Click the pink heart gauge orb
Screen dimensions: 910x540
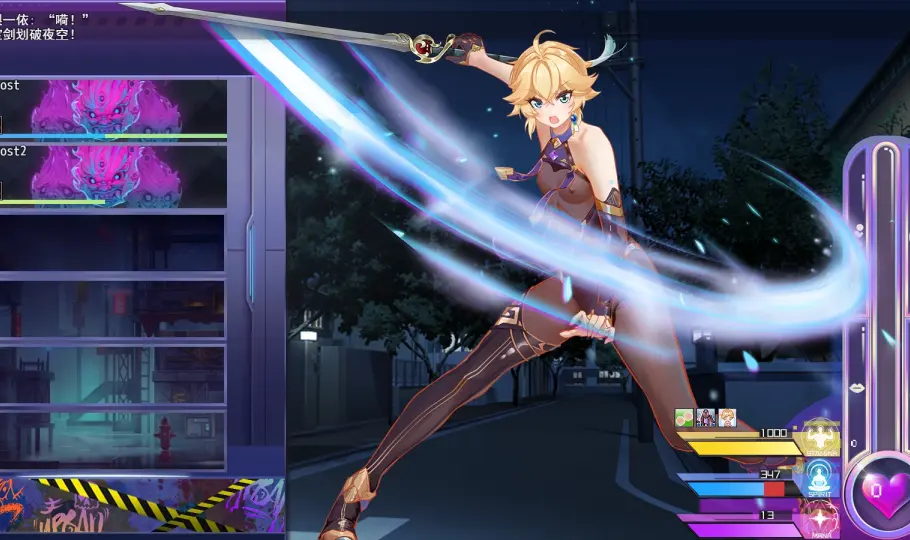pos(884,491)
